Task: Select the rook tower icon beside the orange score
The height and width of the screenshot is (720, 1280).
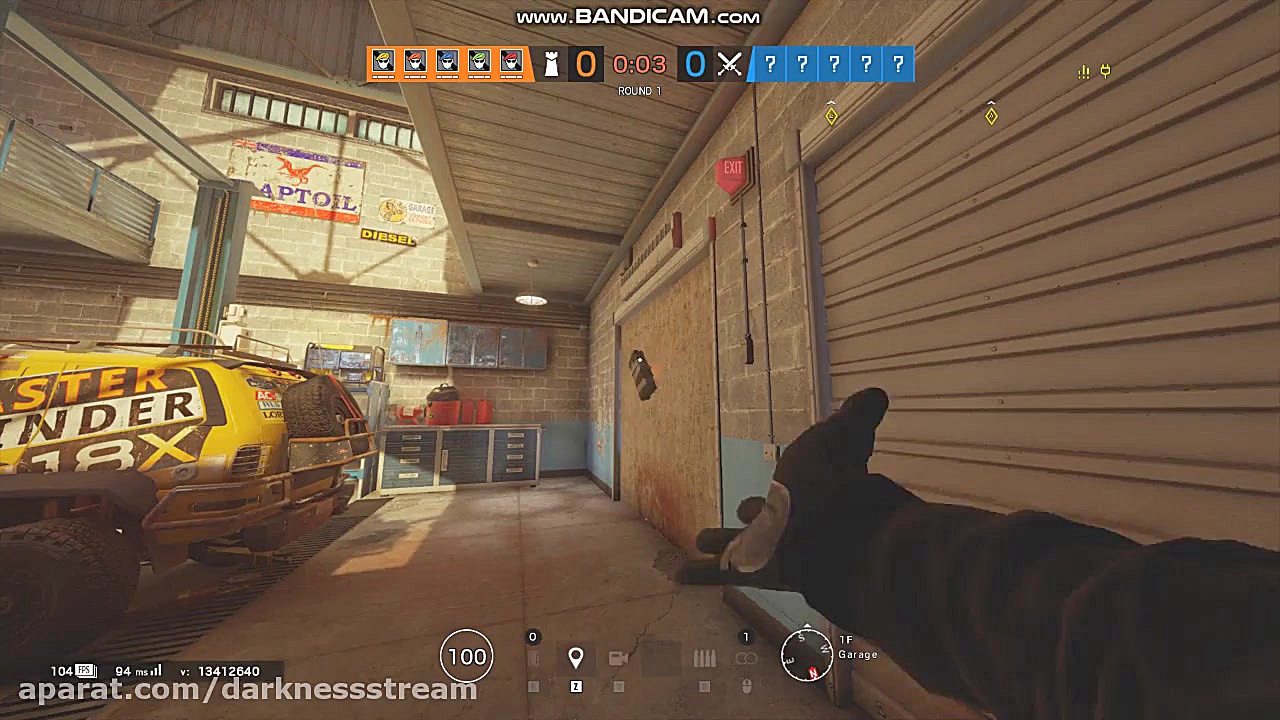Action: (553, 64)
